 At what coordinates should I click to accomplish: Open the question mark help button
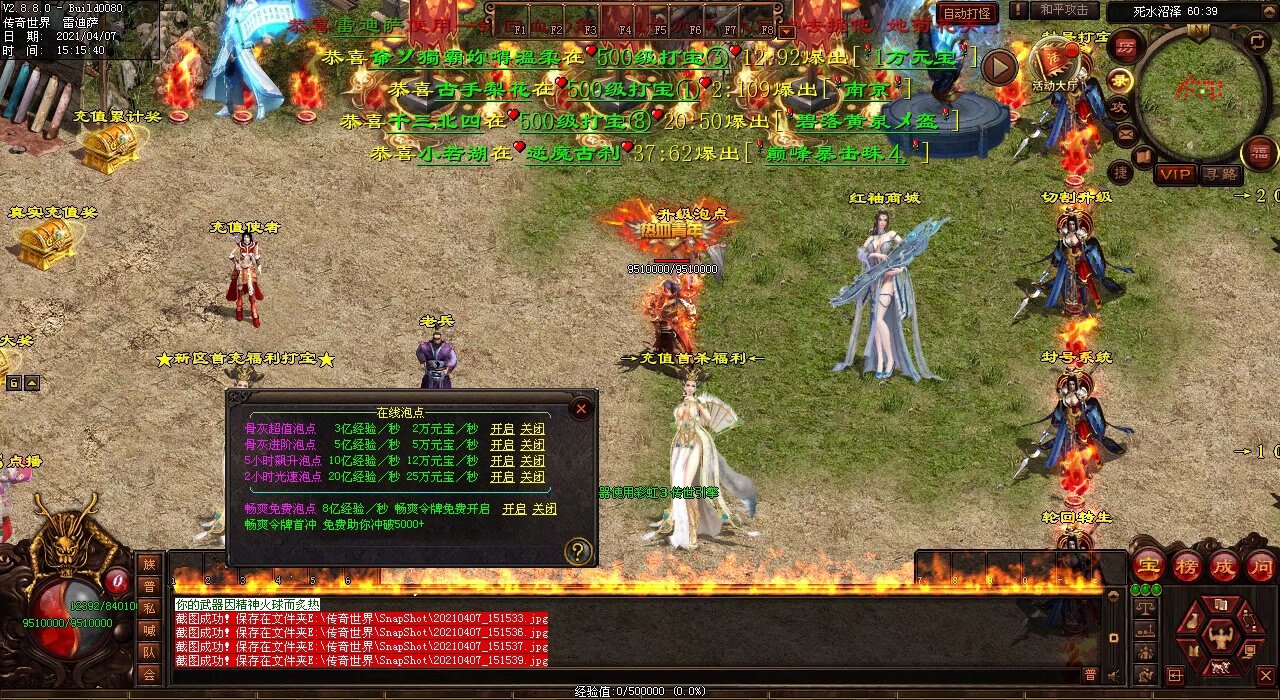[577, 550]
